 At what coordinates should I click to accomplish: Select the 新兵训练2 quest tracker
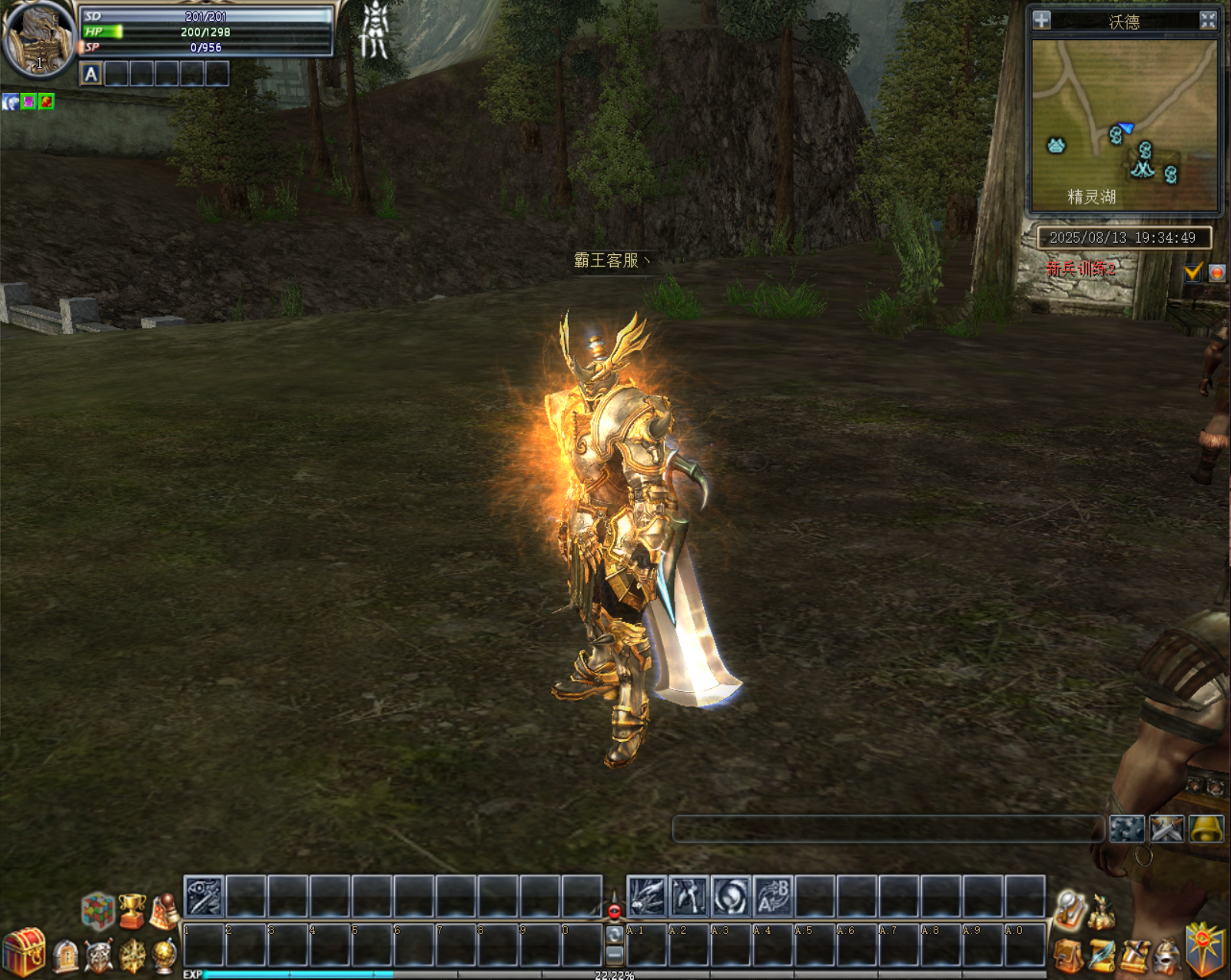(1080, 270)
